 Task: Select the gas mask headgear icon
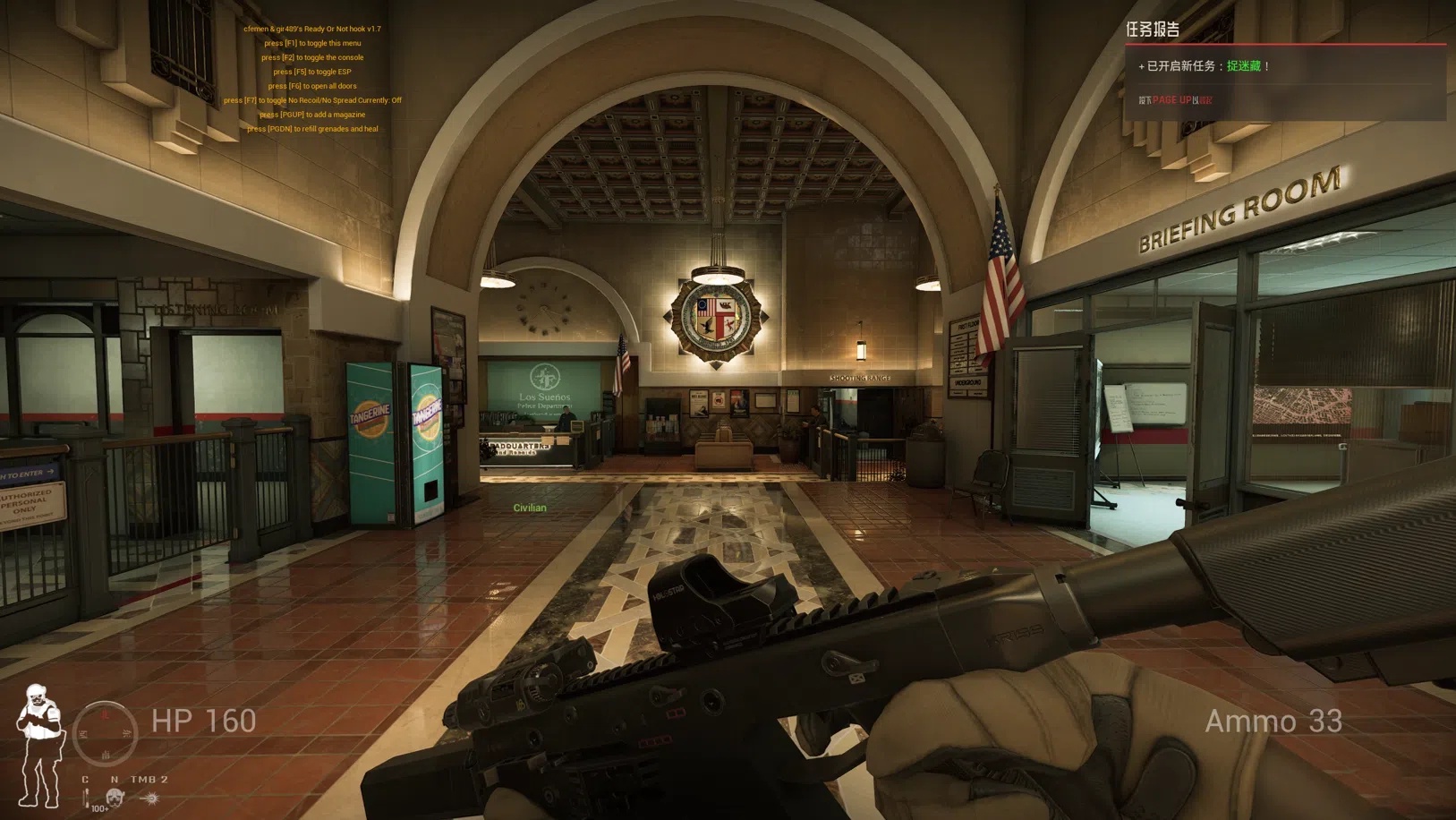tap(115, 797)
